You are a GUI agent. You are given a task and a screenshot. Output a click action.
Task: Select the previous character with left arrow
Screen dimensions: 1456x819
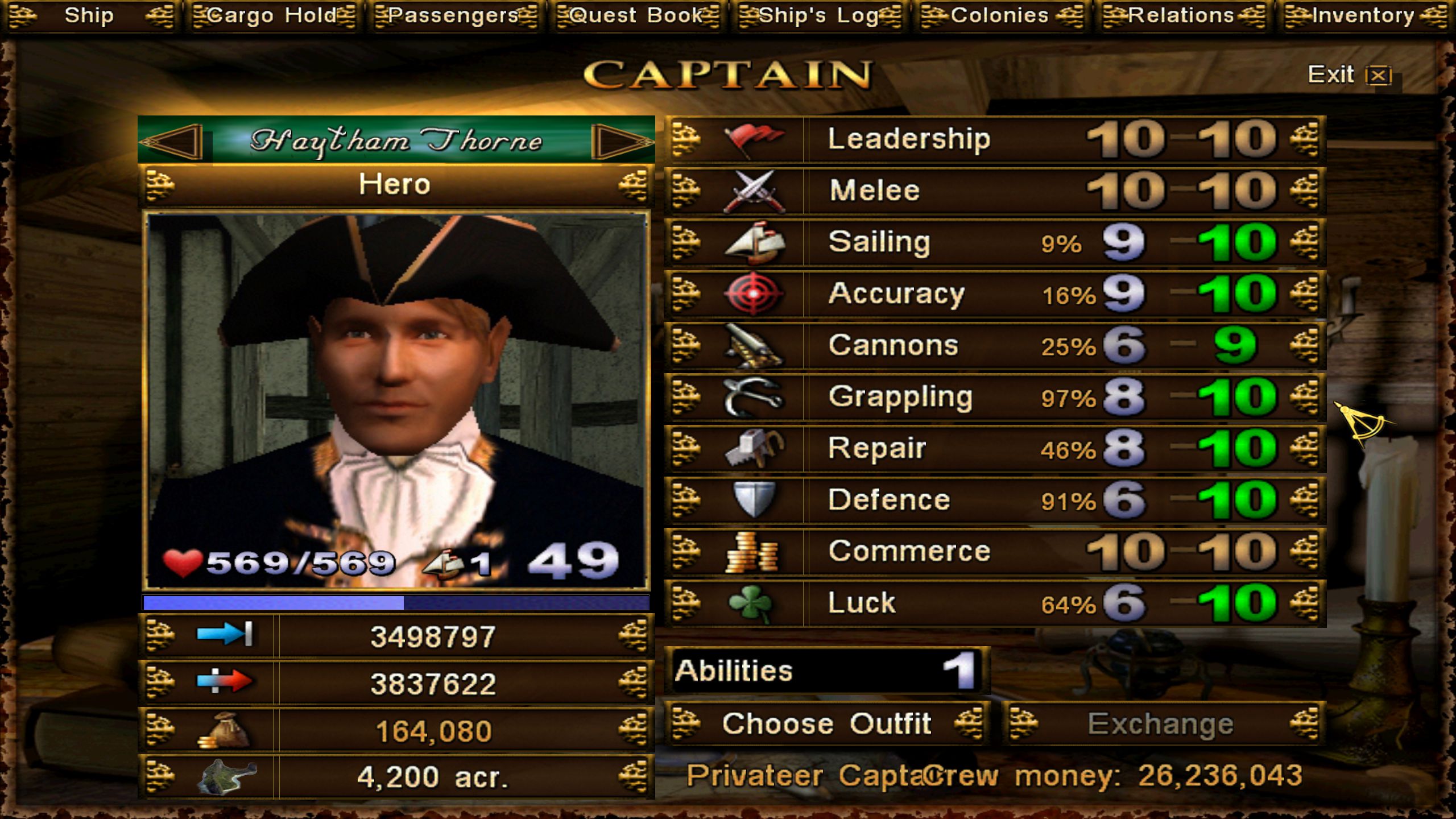click(x=173, y=140)
